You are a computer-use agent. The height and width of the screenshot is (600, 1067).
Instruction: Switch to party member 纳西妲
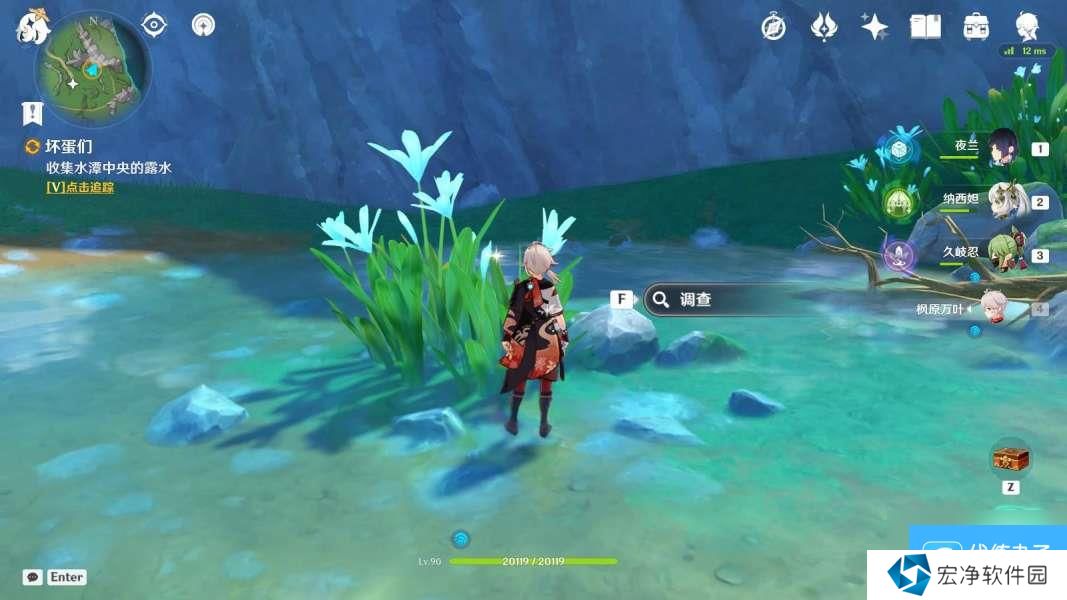point(1002,201)
